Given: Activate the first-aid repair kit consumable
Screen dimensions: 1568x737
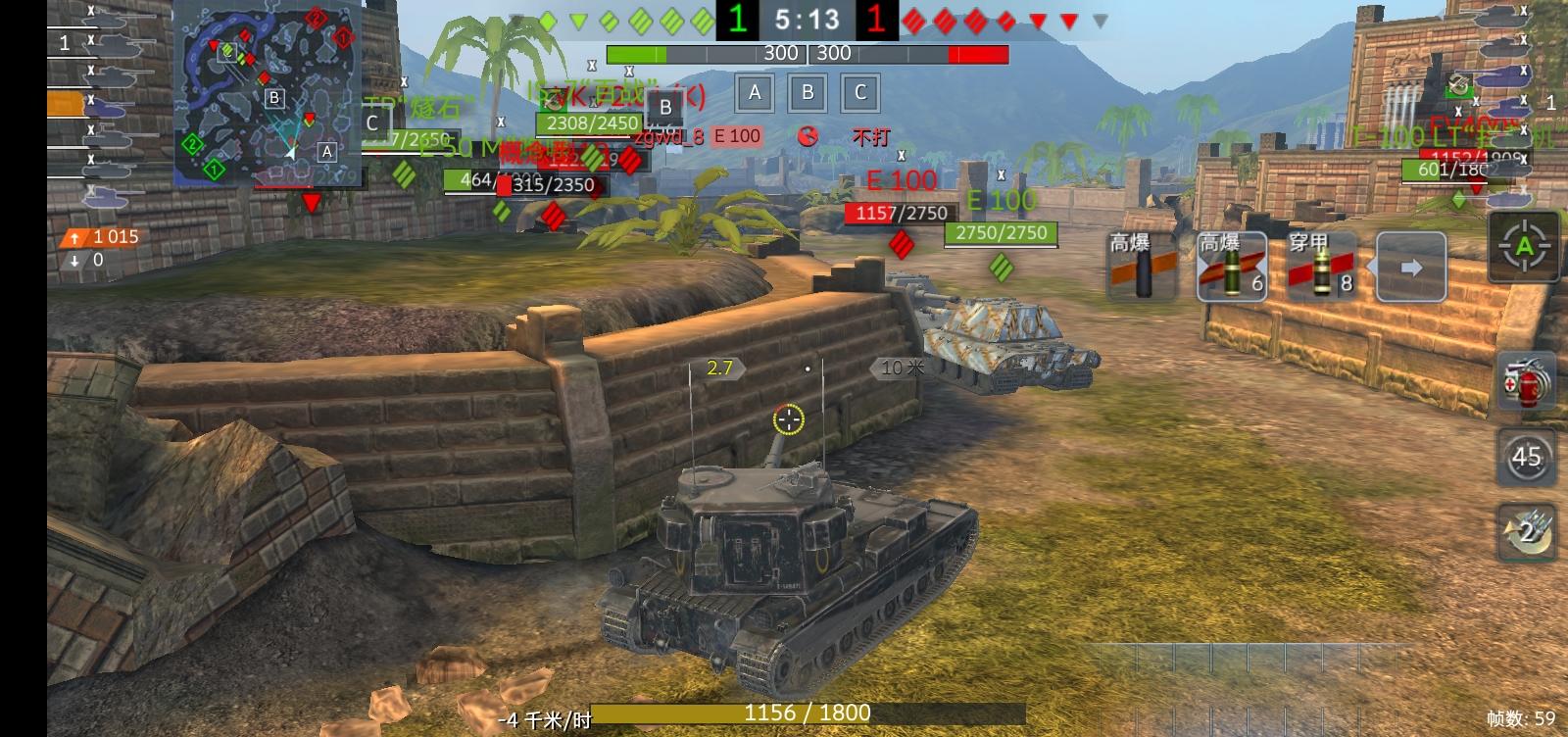Looking at the screenshot, I should point(1525,382).
